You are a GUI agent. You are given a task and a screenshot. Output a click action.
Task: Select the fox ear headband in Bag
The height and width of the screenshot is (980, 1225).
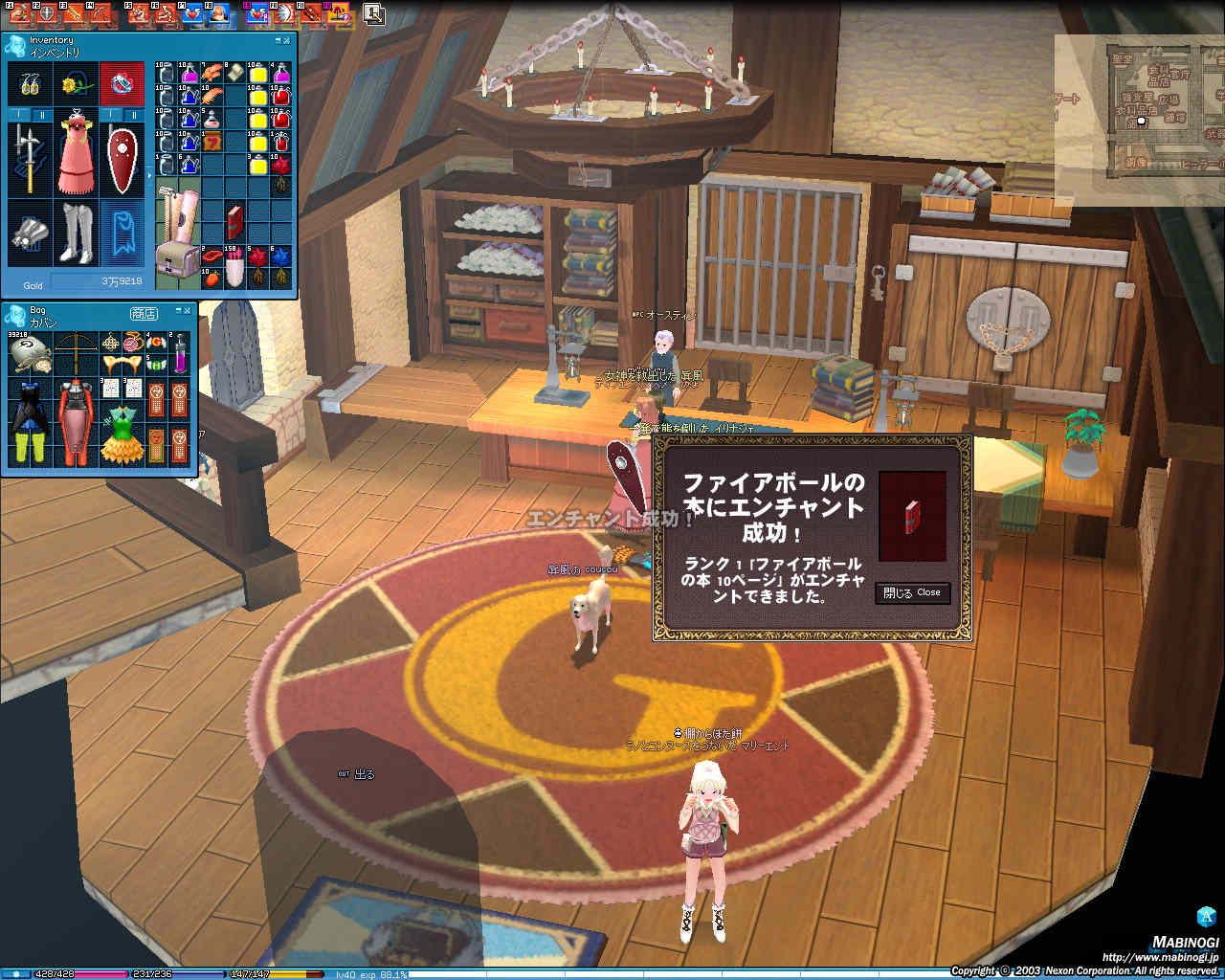click(x=122, y=365)
